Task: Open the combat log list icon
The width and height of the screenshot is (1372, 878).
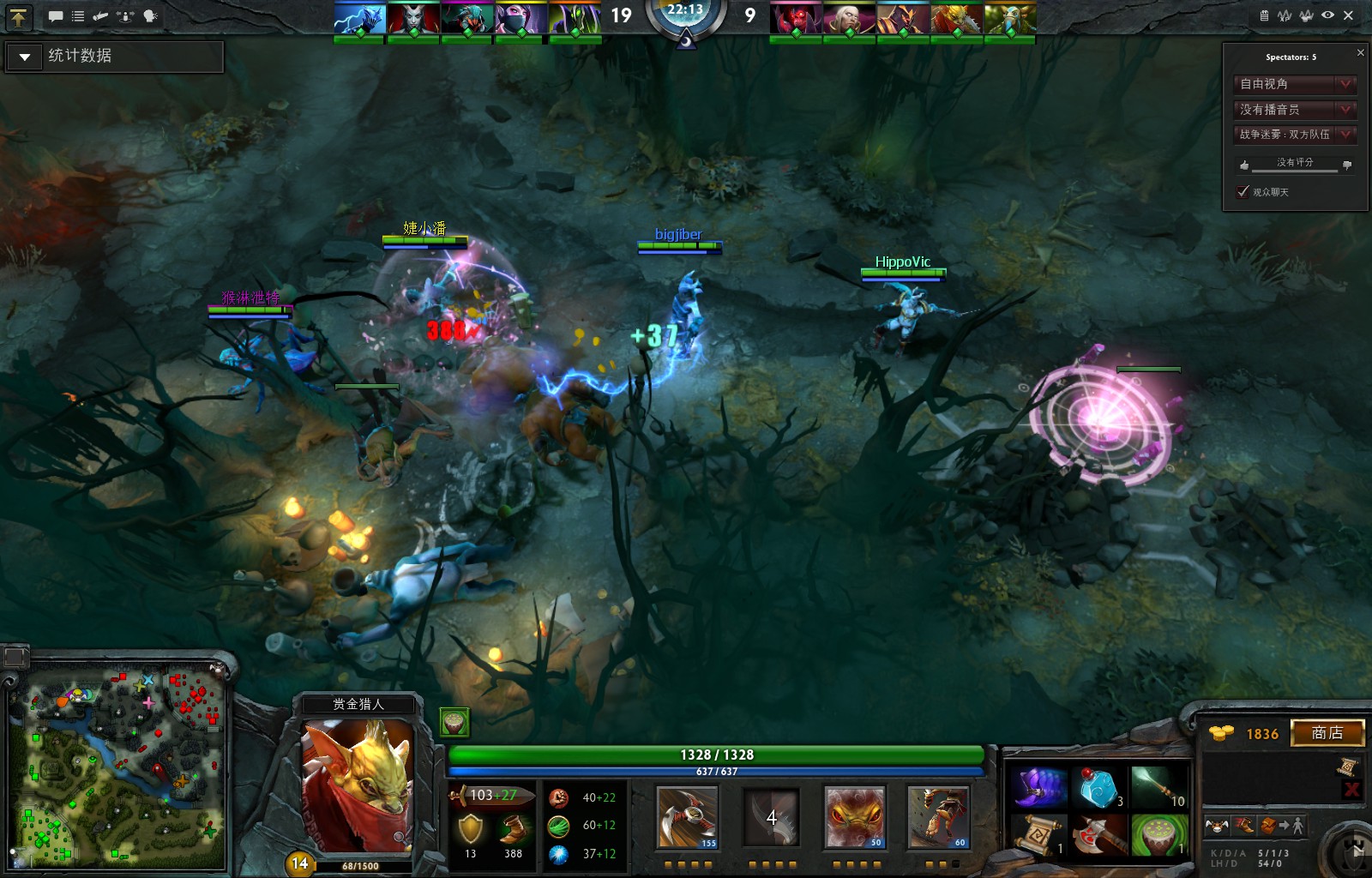Action: [79, 15]
